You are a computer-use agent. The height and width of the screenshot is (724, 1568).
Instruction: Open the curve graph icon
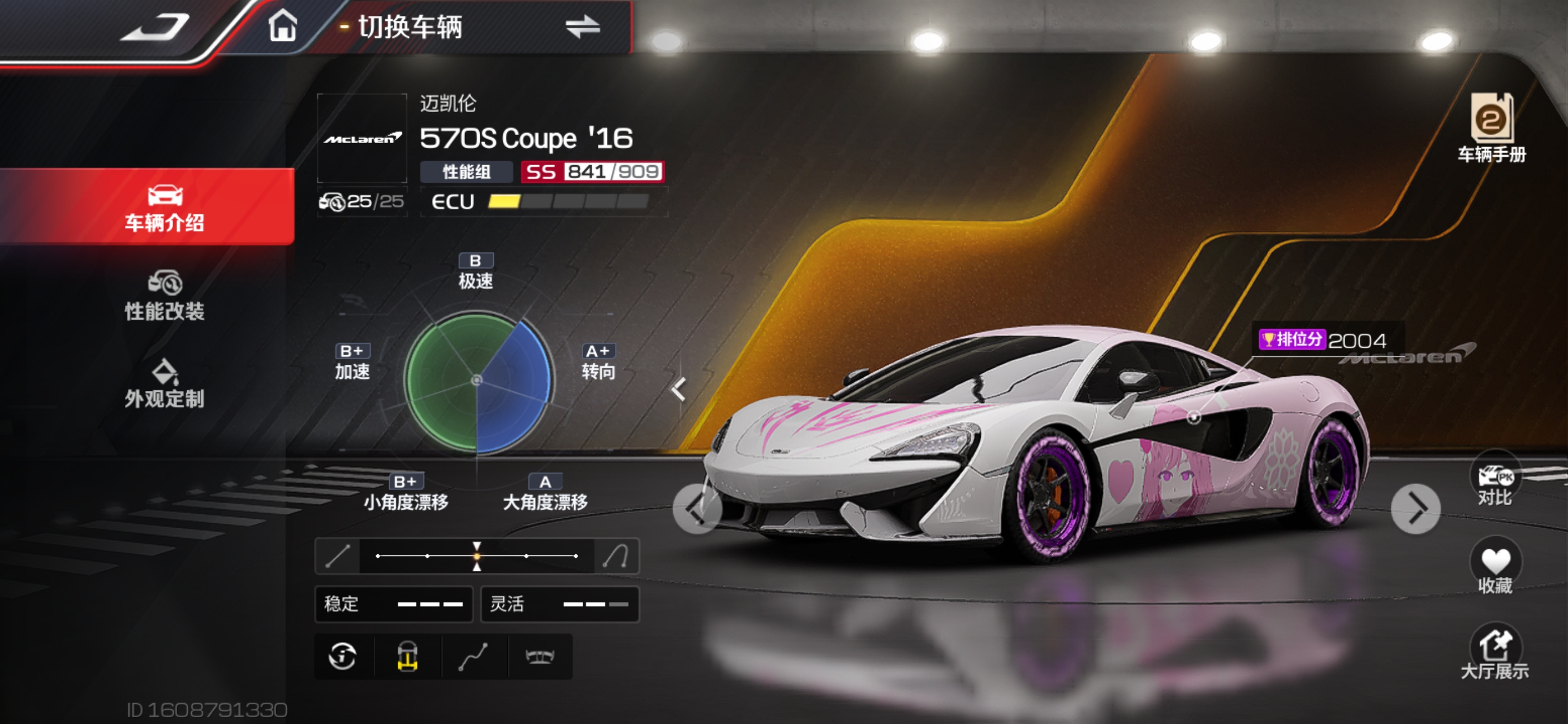coord(473,657)
